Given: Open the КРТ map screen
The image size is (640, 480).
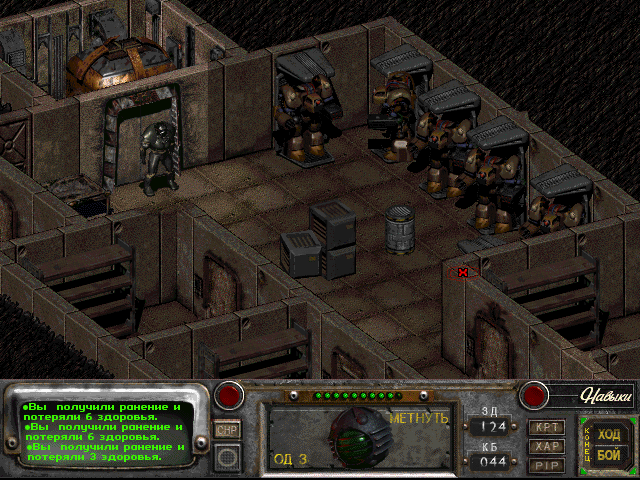Looking at the screenshot, I should (546, 427).
